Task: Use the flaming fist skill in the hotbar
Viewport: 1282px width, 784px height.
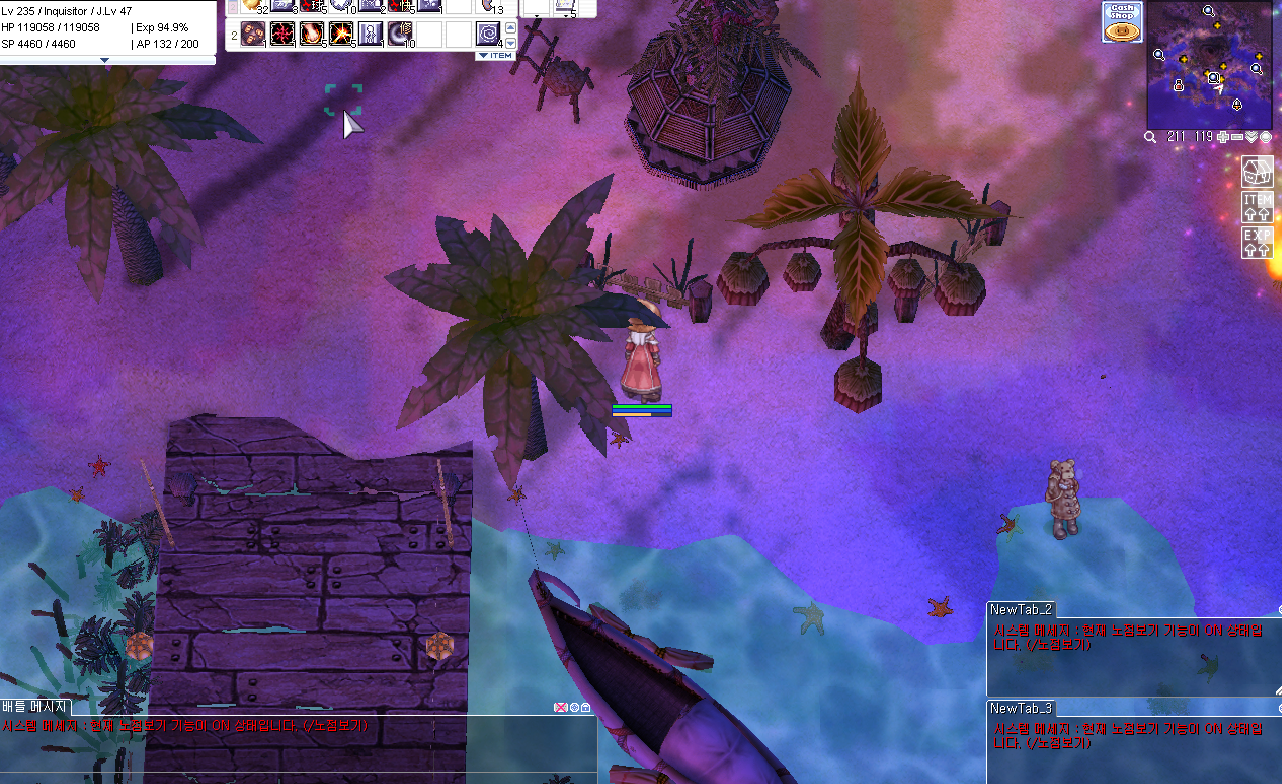Action: tap(312, 35)
